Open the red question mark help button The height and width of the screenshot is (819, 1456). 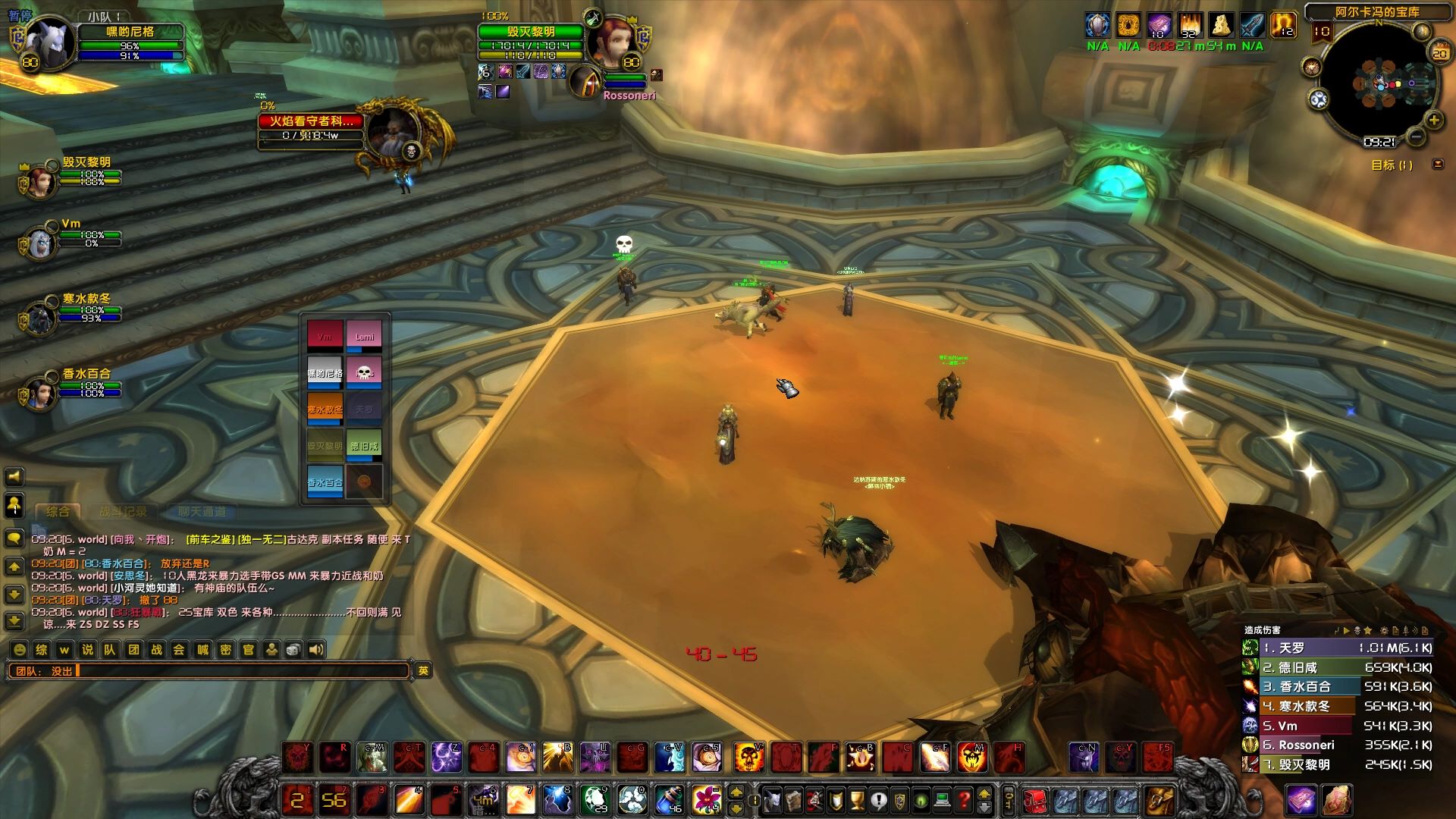click(963, 799)
